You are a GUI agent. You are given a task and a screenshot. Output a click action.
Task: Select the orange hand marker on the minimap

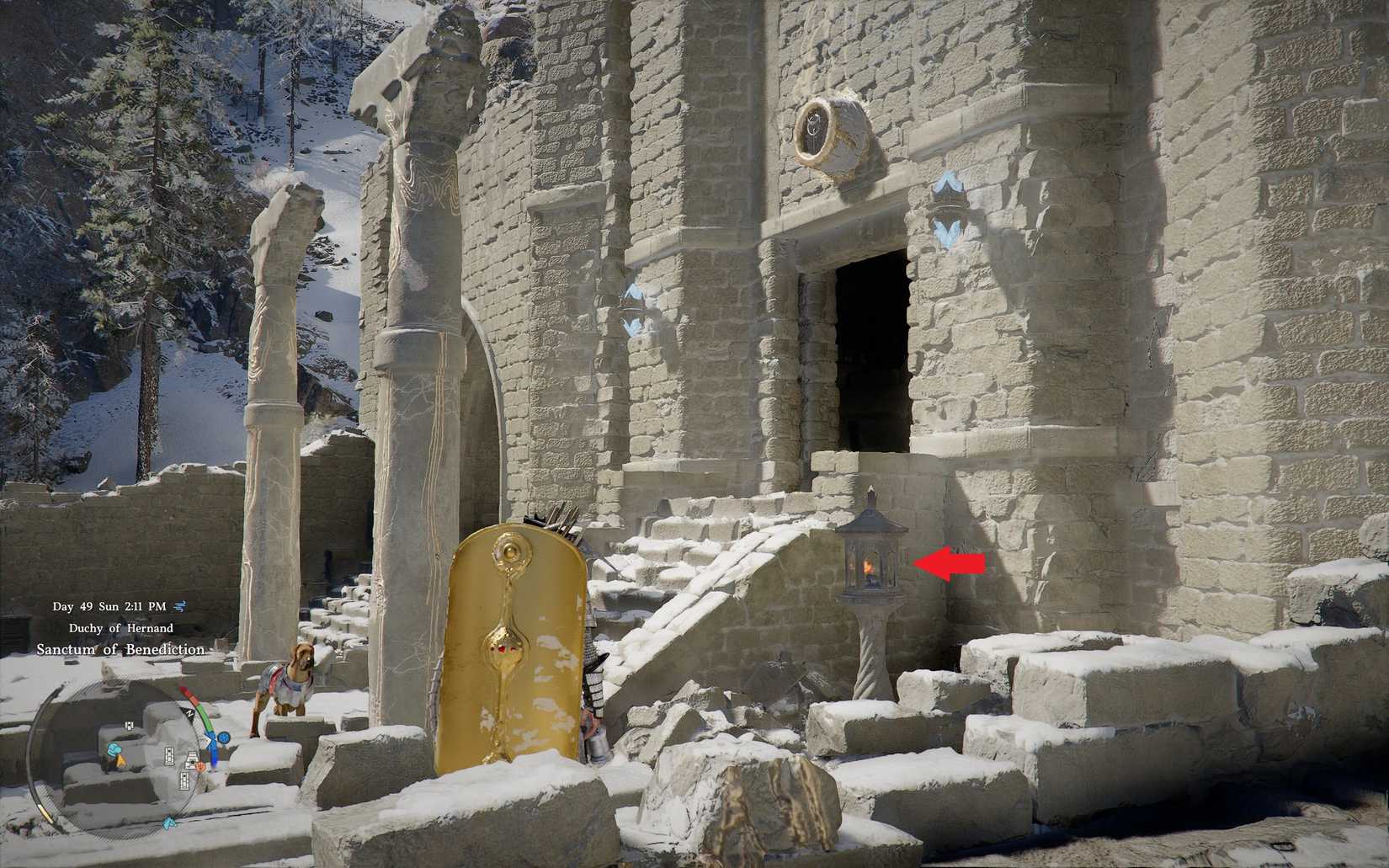pyautogui.click(x=200, y=767)
